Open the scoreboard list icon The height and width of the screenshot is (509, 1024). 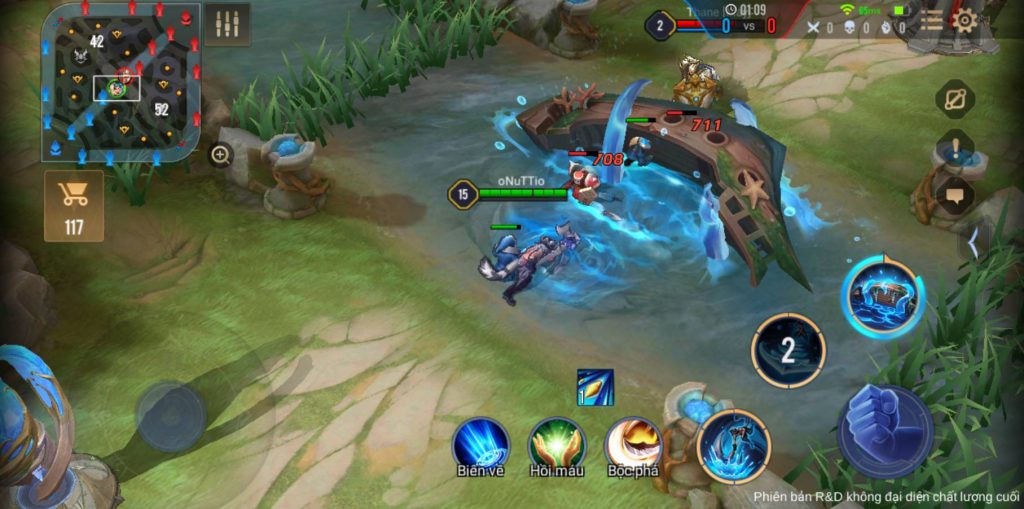point(931,21)
